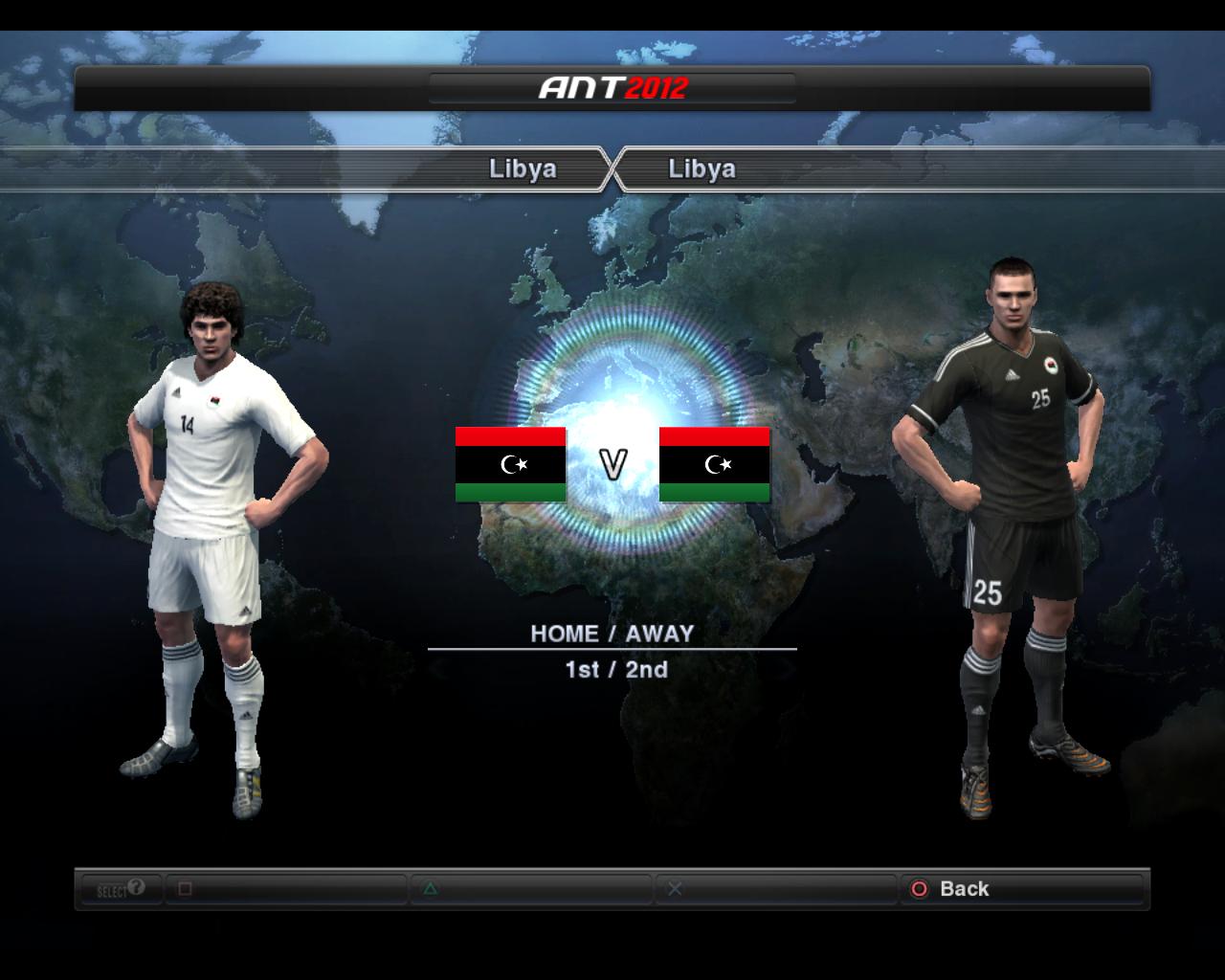Click the right arrow beside 1st / 2nd
The height and width of the screenshot is (980, 1225).
tap(787, 670)
